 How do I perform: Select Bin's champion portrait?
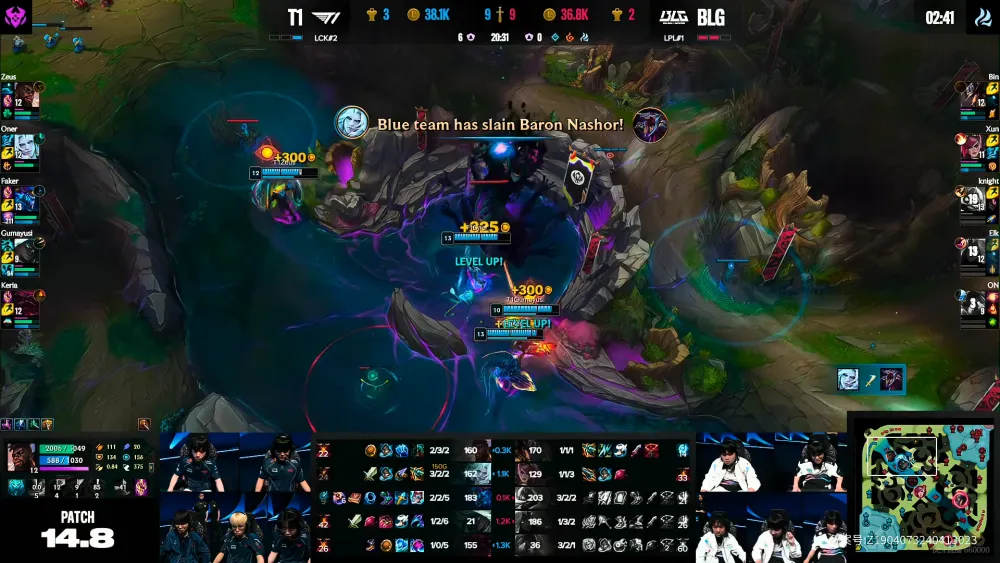pyautogui.click(x=971, y=95)
